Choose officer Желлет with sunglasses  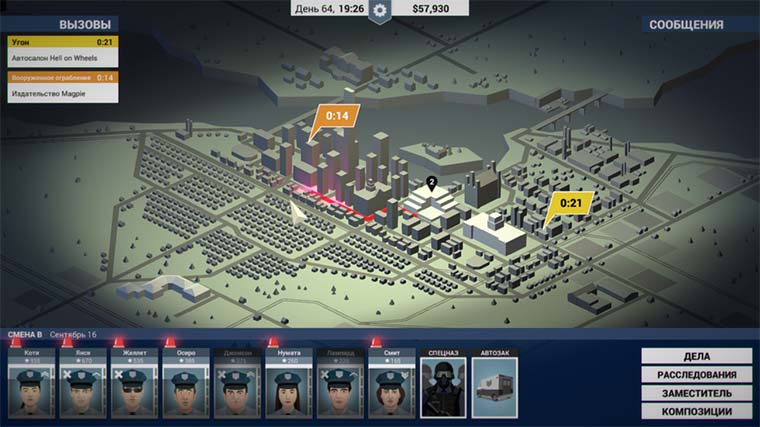[x=134, y=384]
